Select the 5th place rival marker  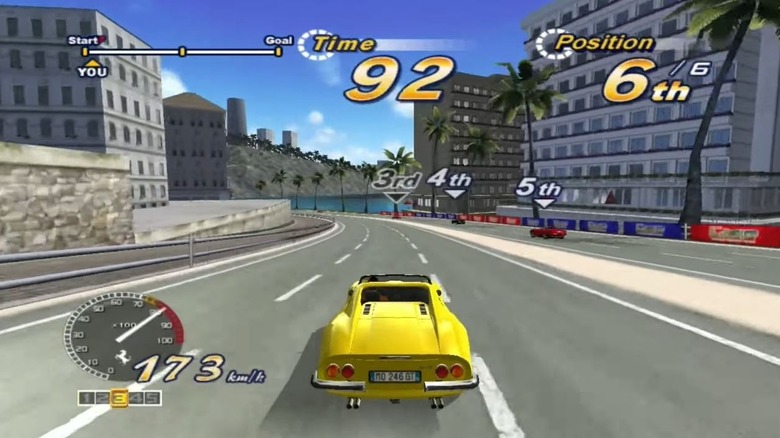(x=539, y=189)
